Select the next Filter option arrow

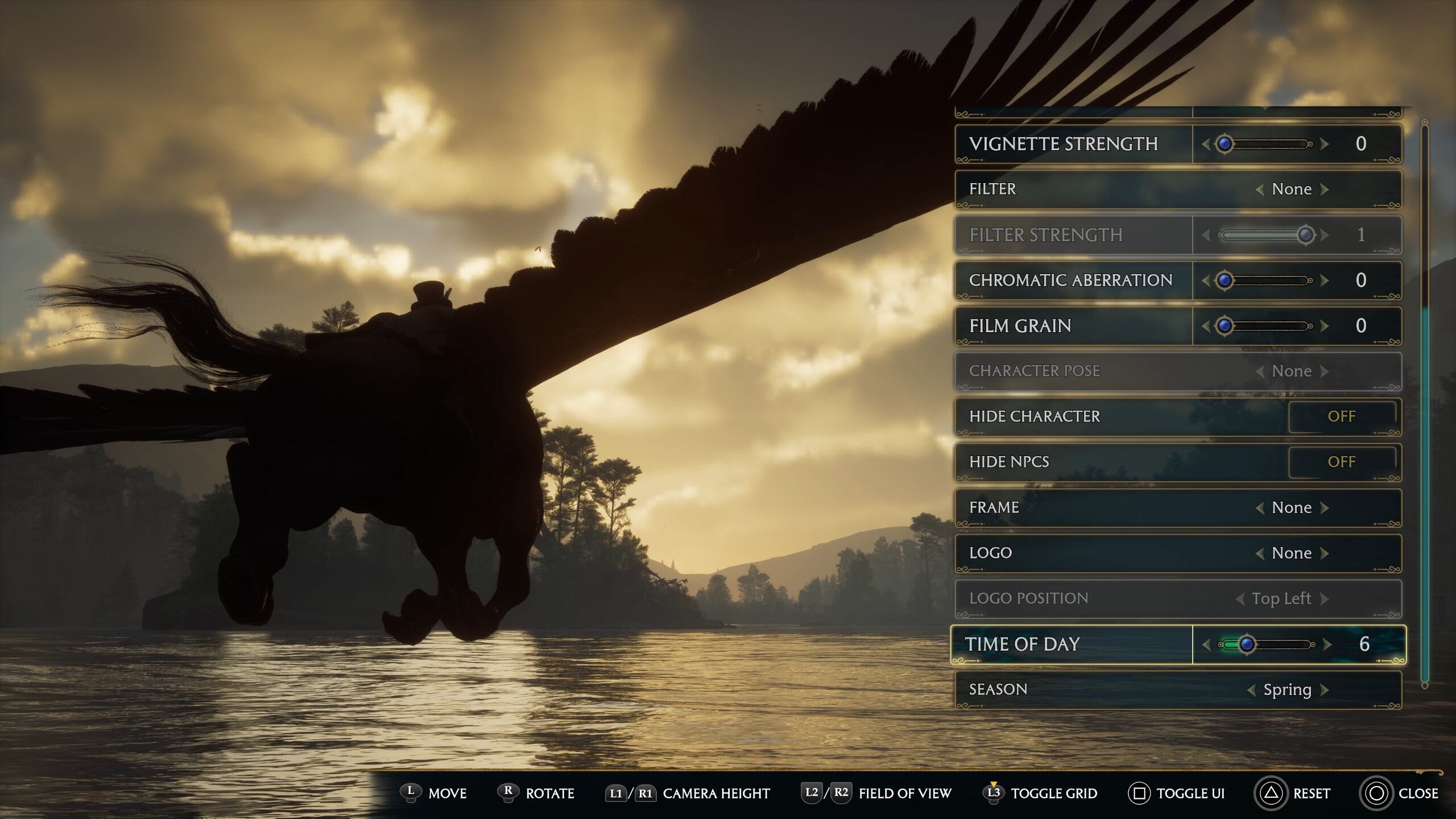pyautogui.click(x=1325, y=189)
